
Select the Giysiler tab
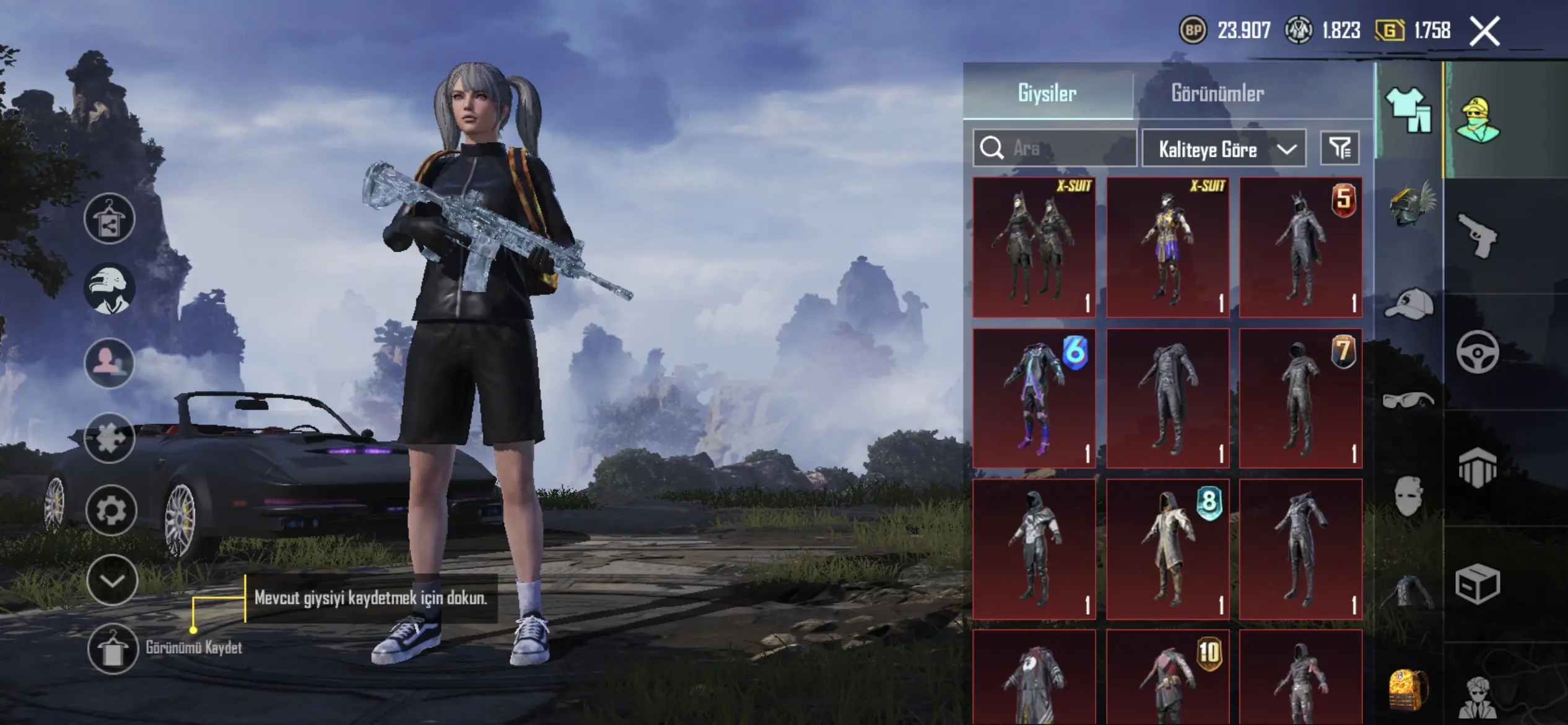click(x=1047, y=94)
